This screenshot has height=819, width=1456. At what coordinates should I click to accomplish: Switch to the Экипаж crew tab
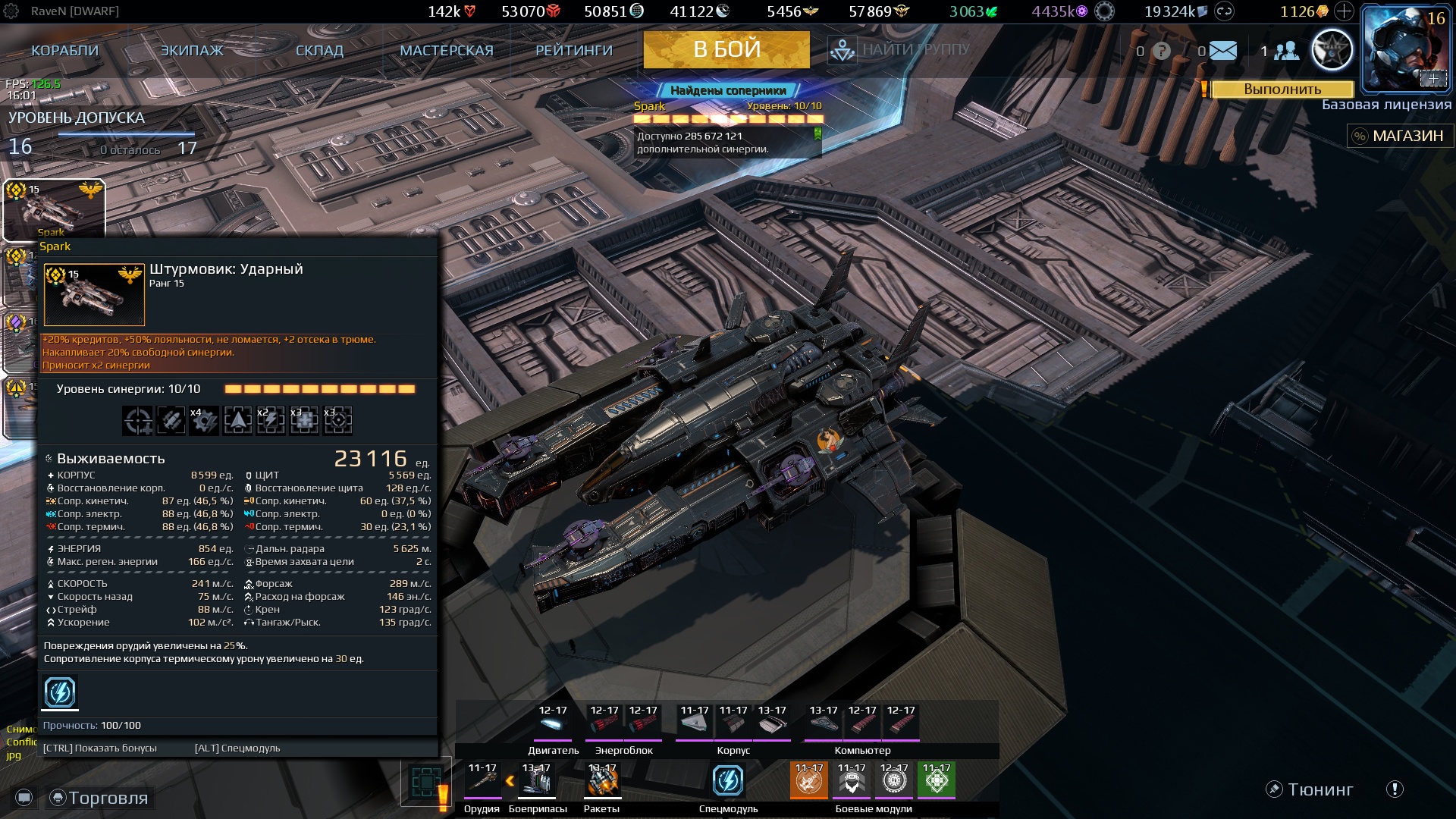[x=192, y=51]
